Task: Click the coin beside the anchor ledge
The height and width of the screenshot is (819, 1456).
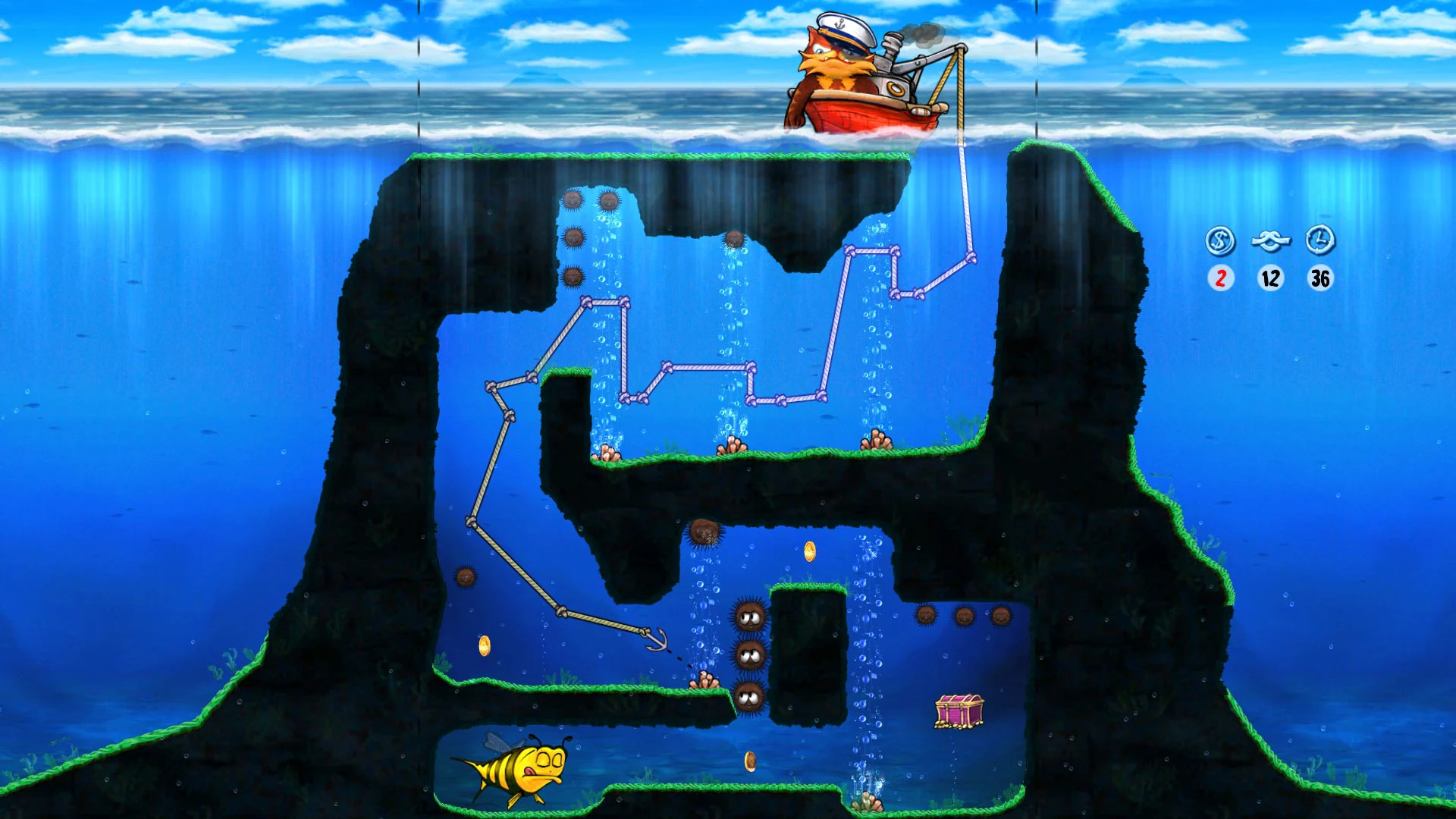Action: point(485,645)
